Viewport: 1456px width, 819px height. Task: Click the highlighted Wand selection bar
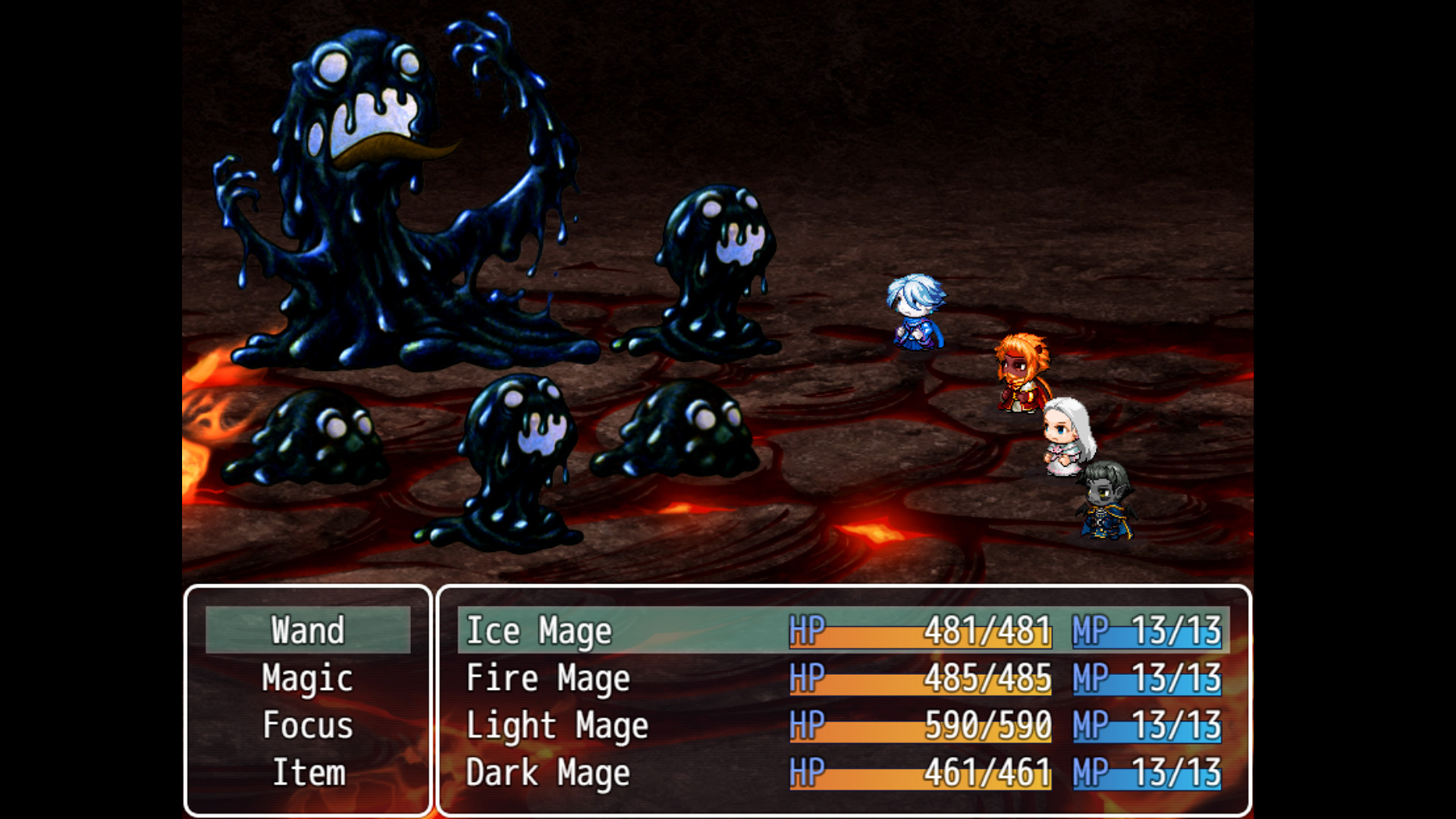coord(308,630)
